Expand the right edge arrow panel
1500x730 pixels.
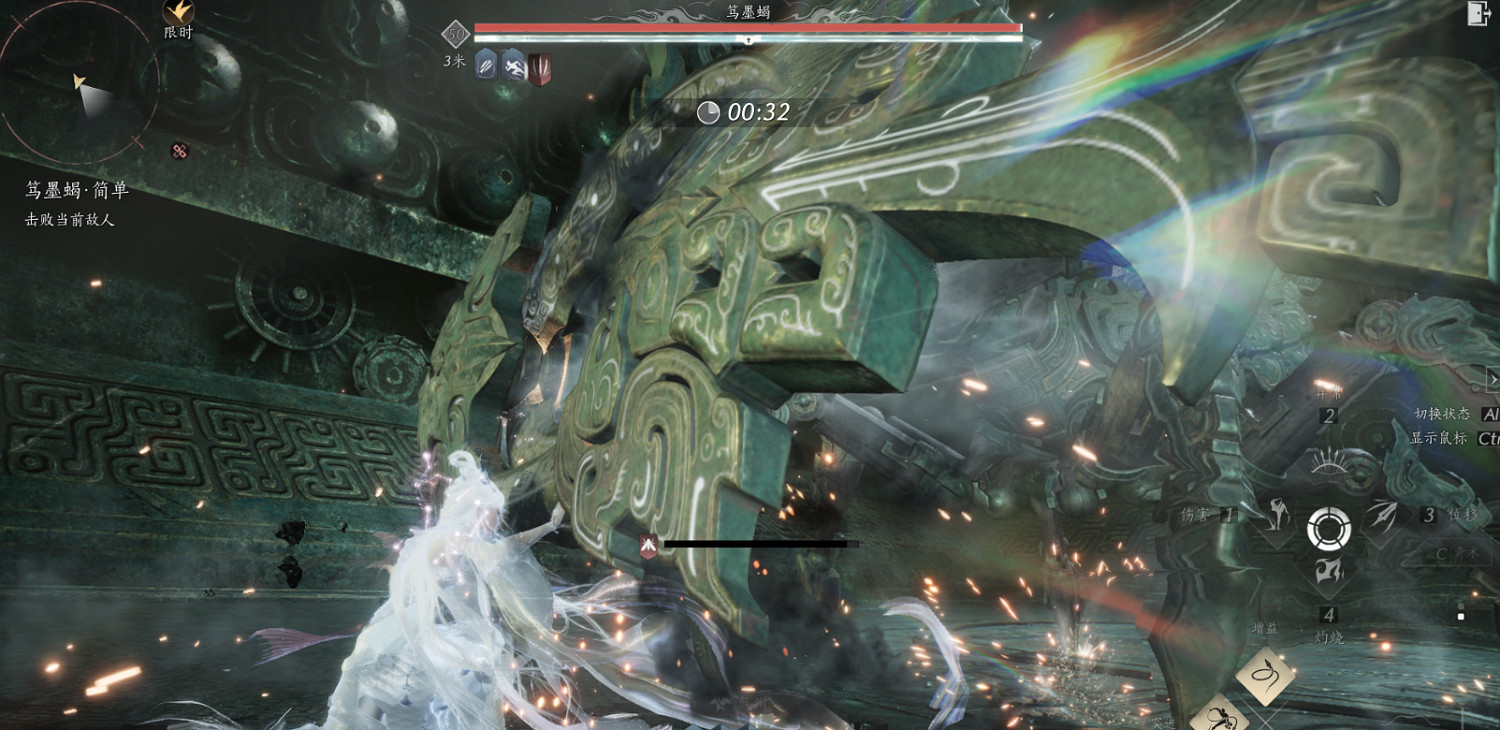pos(1493,380)
